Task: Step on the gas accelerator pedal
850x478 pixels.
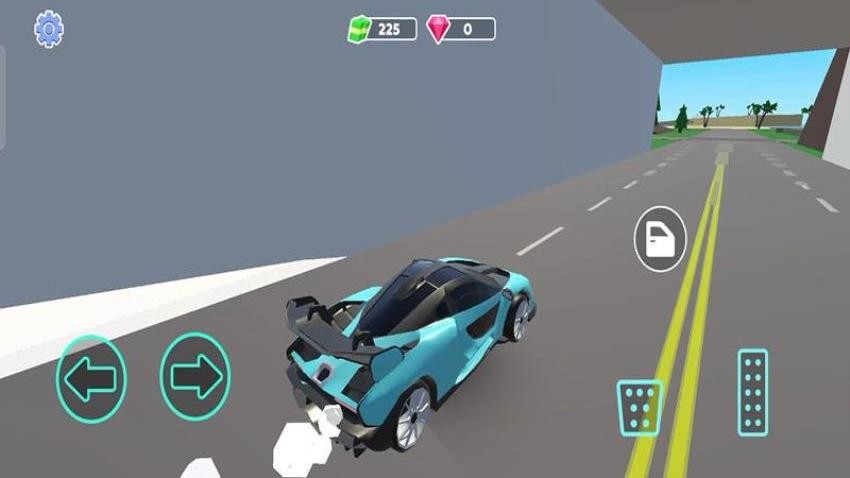Action: pos(752,392)
